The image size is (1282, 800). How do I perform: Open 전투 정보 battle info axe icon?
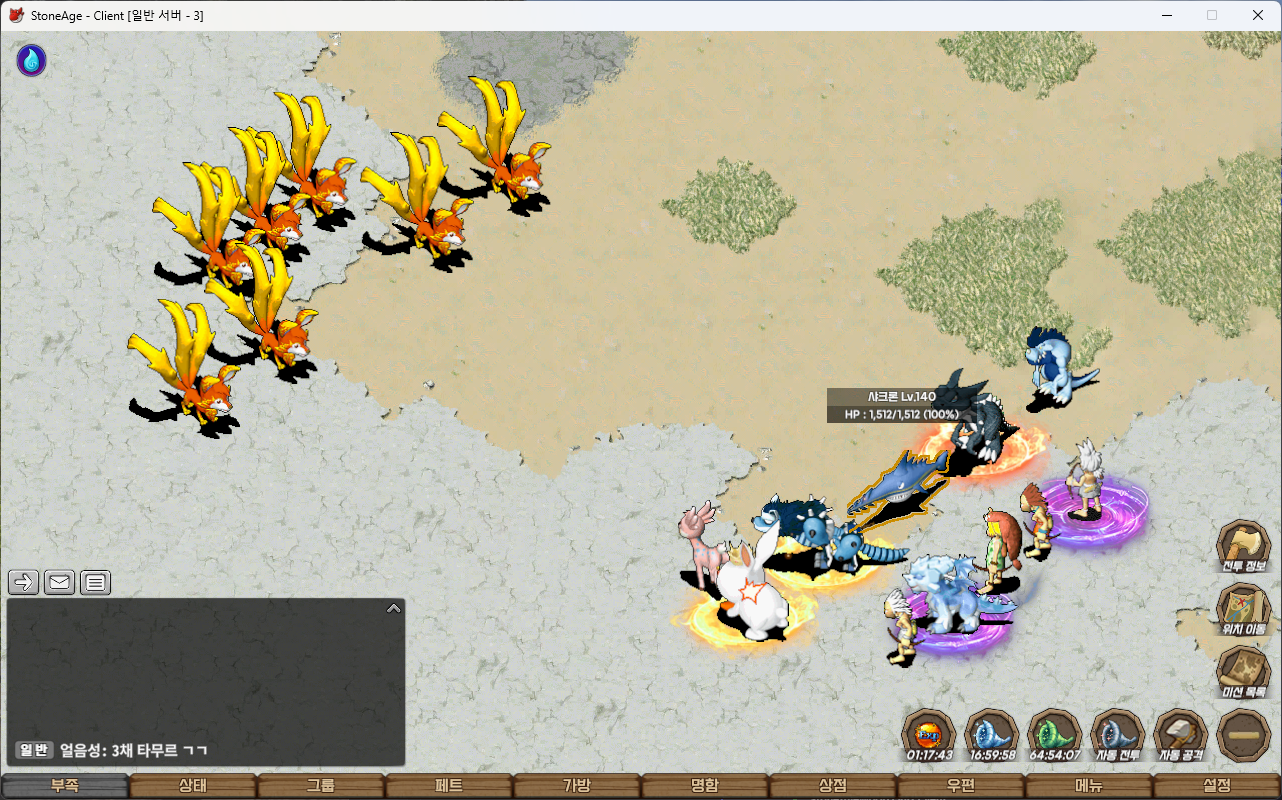tap(1243, 548)
